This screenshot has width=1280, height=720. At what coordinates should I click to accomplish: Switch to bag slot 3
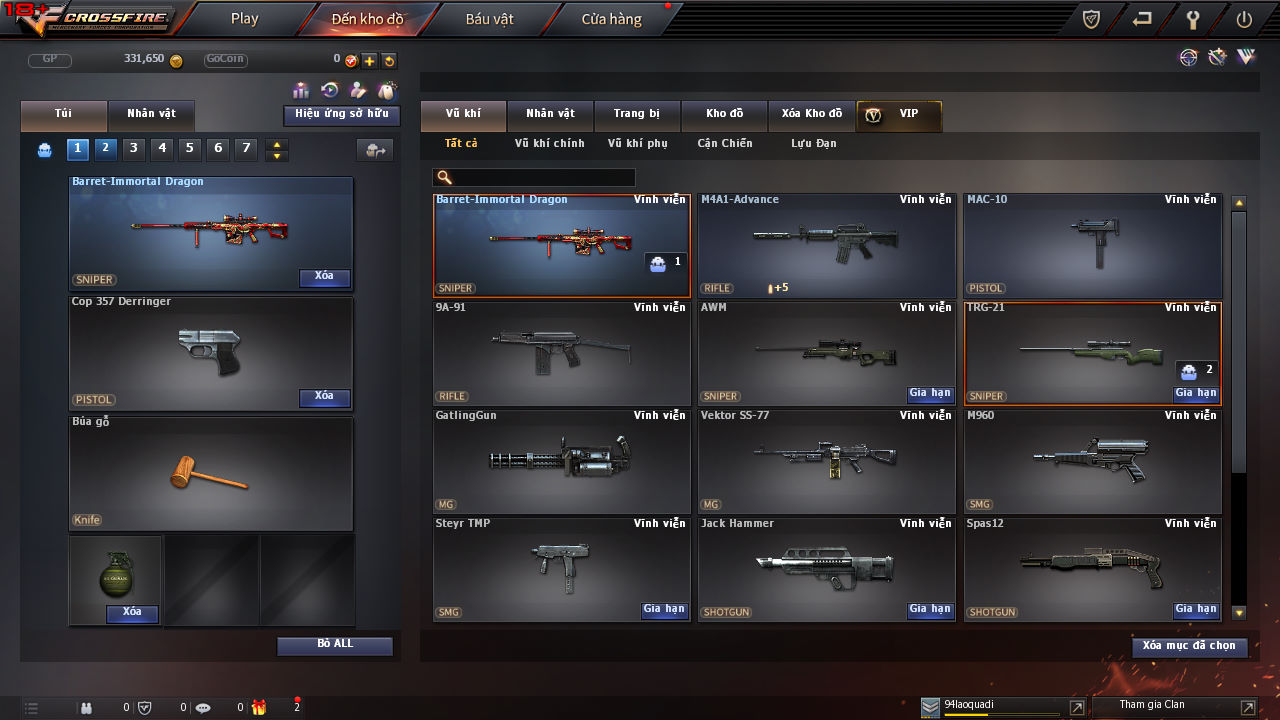[x=134, y=149]
